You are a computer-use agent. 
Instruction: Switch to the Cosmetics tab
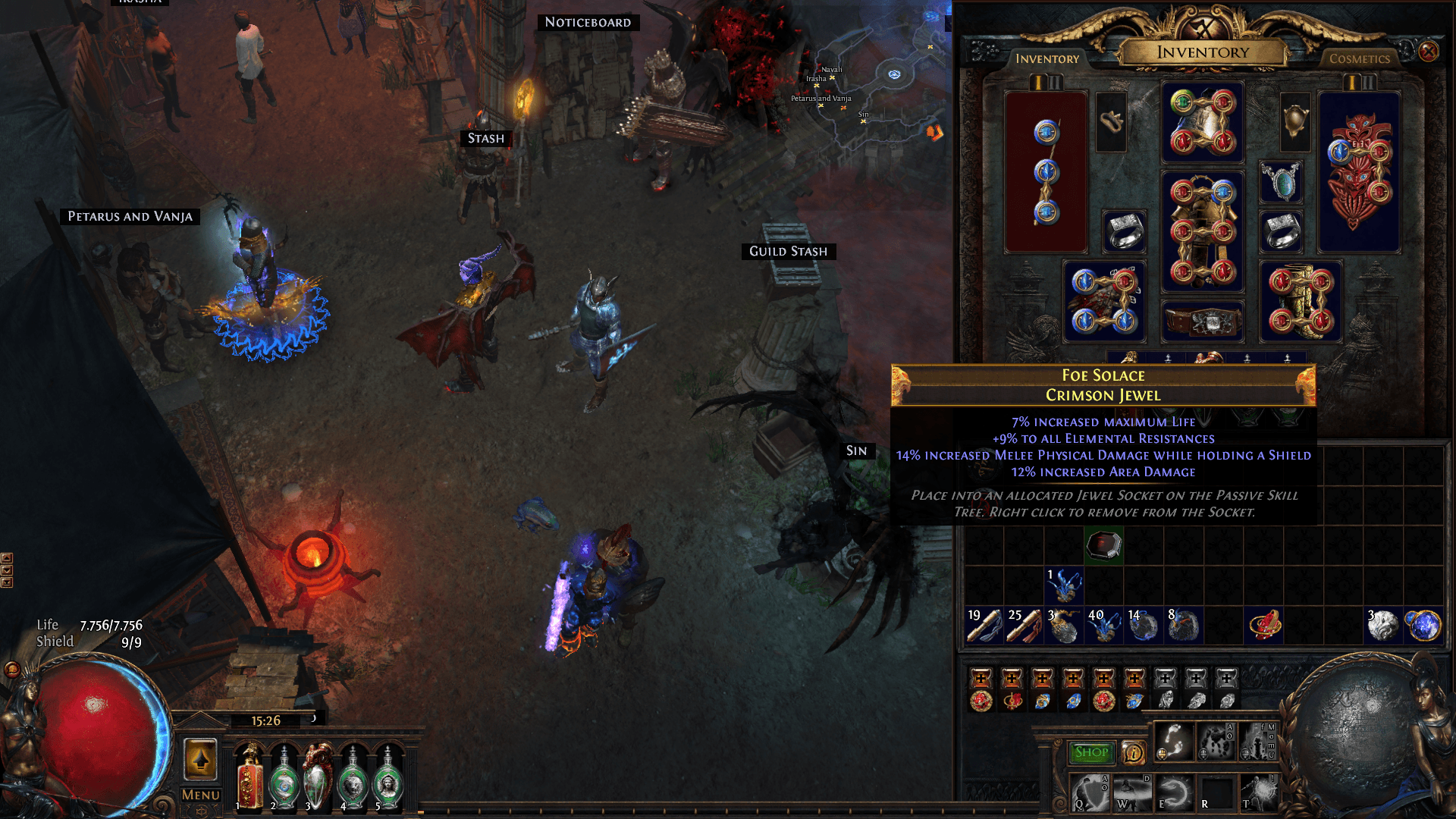click(1359, 58)
